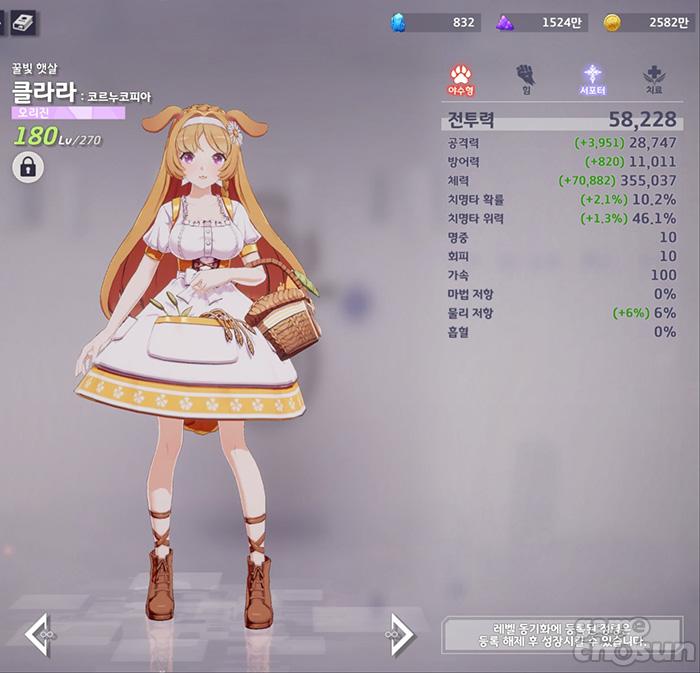
Task: Select the red paw 야수형 trait icon
Action: [462, 77]
